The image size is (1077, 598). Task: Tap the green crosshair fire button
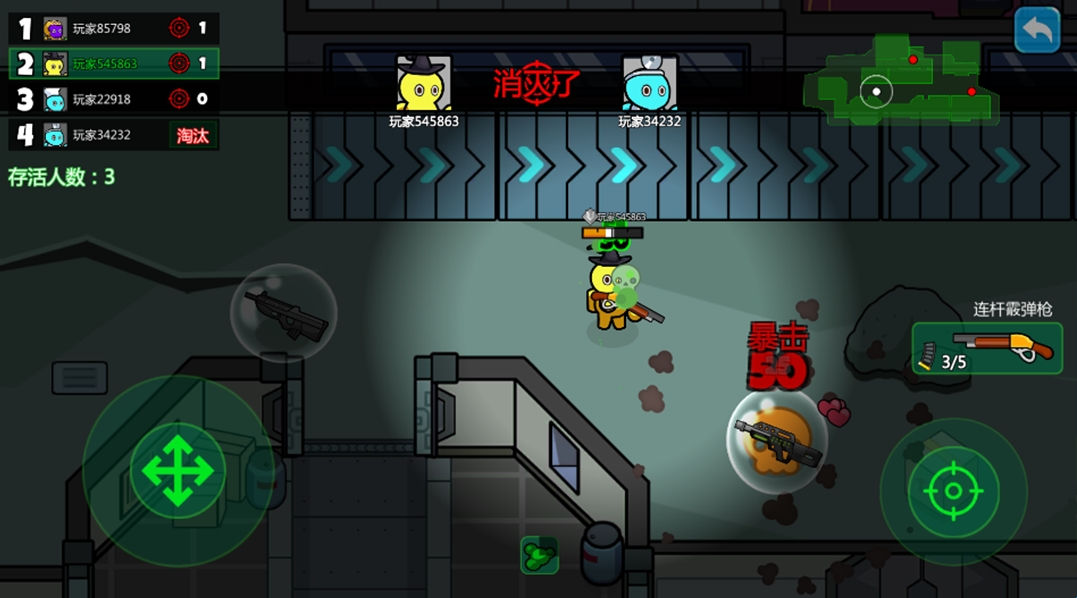(952, 491)
